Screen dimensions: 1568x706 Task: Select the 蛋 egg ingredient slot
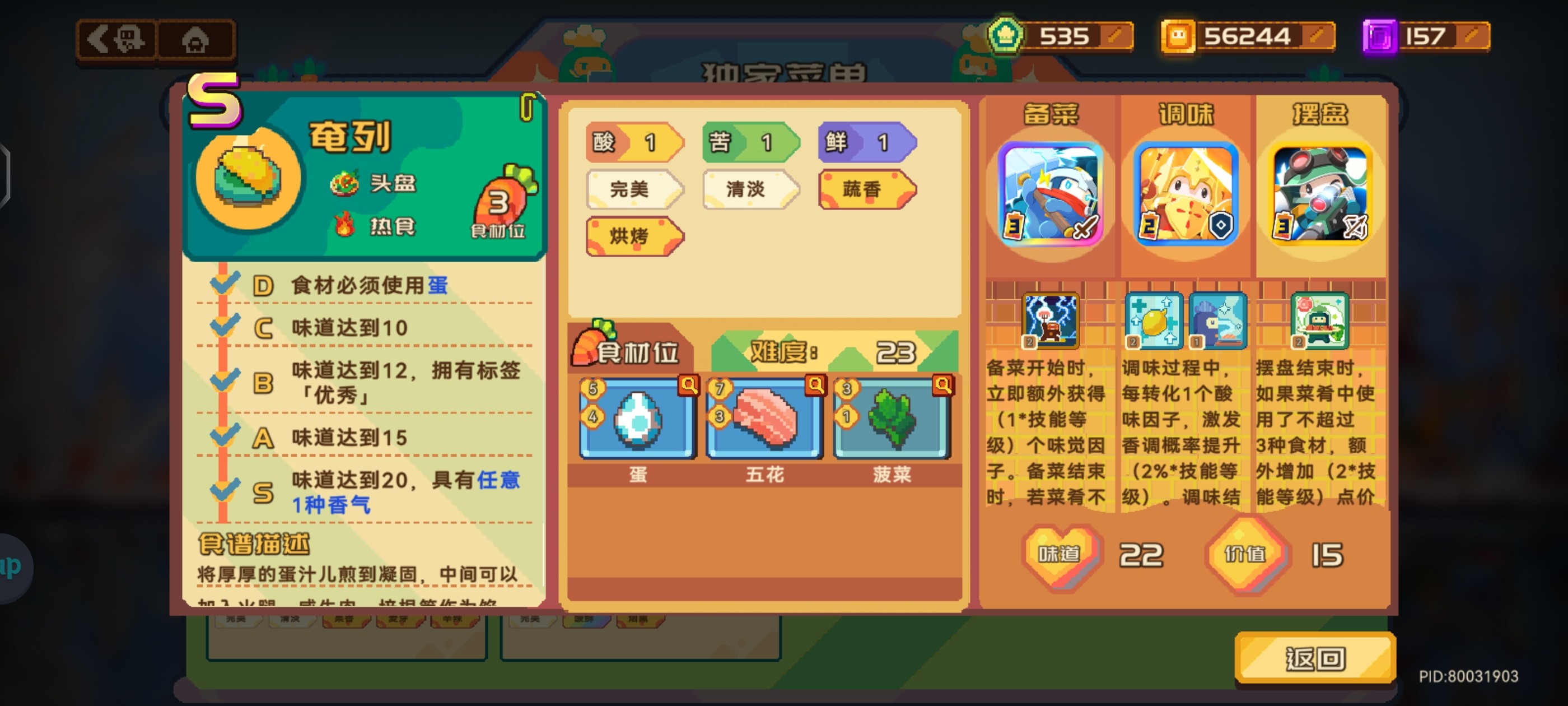[637, 420]
